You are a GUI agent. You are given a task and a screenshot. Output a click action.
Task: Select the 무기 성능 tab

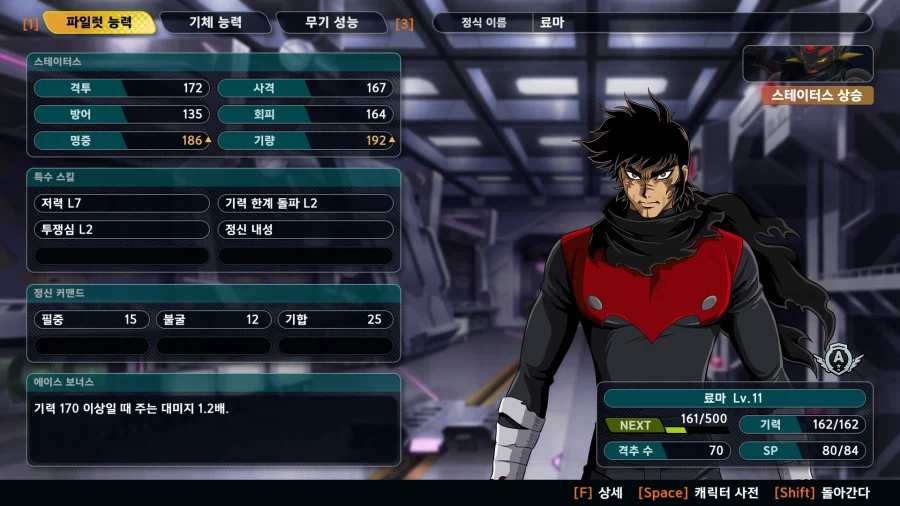331,22
